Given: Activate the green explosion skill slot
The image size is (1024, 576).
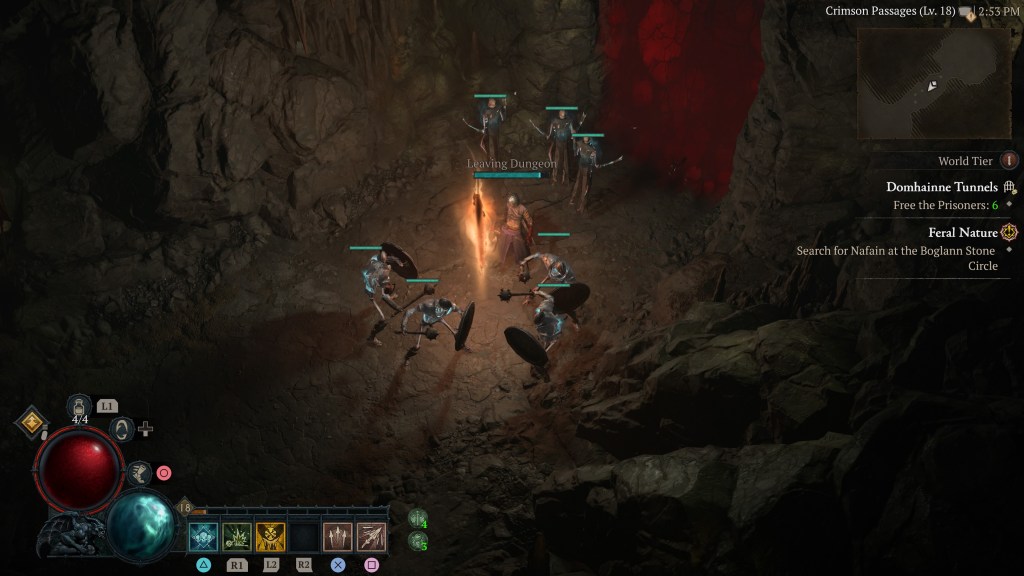Looking at the screenshot, I should 237,537.
